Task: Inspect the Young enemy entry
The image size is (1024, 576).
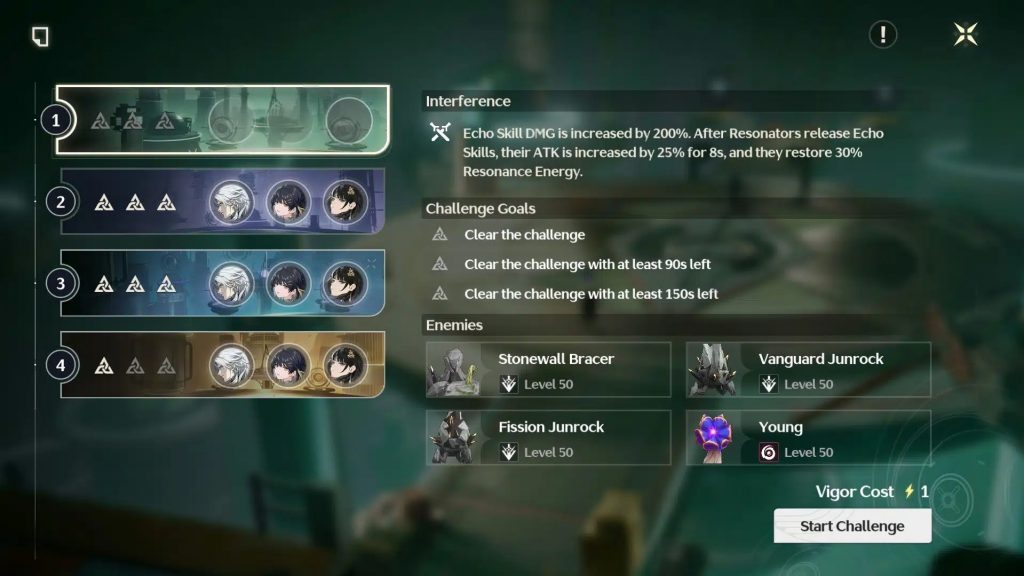Action: 808,438
